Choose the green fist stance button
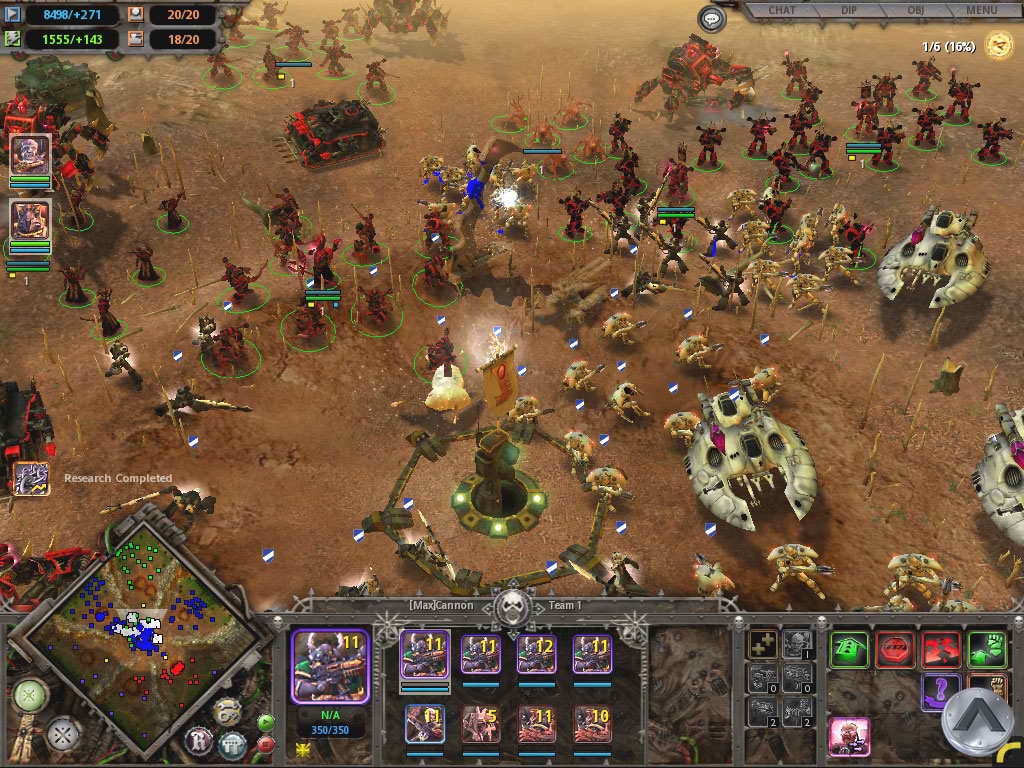Viewport: 1024px width, 768px height. coord(987,649)
